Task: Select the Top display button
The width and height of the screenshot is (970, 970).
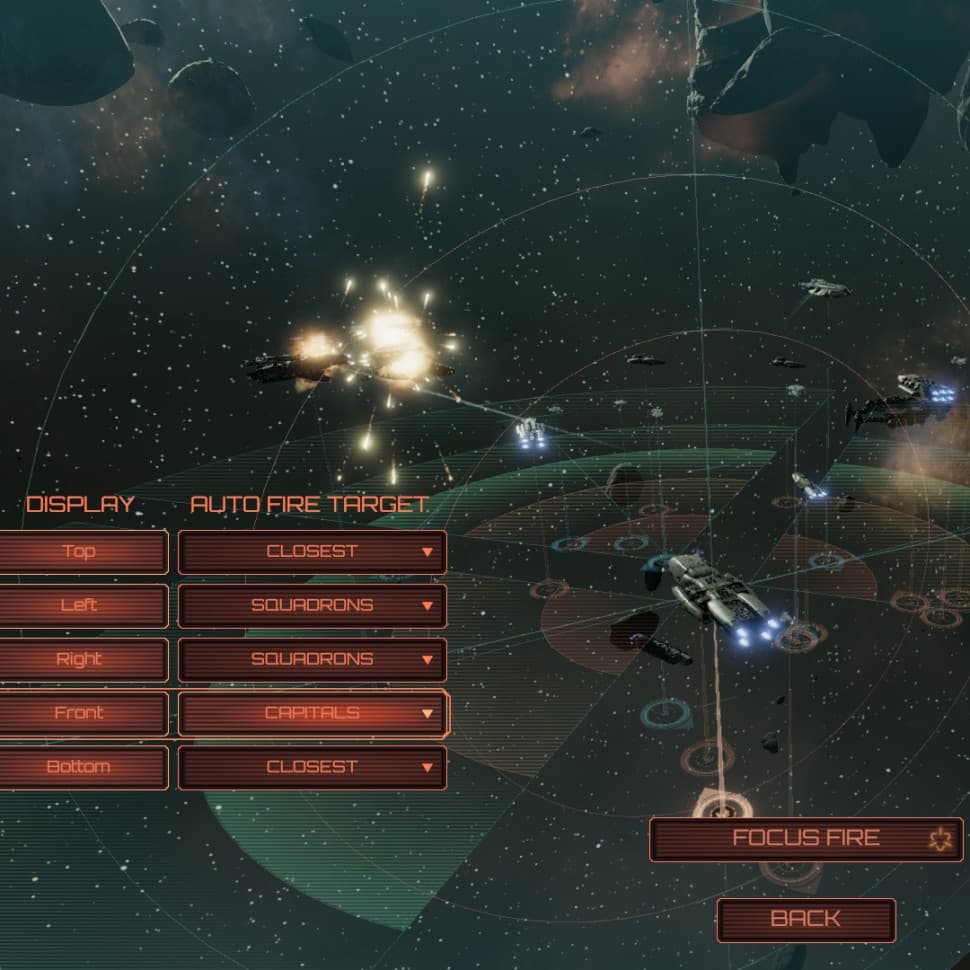Action: click(x=80, y=551)
